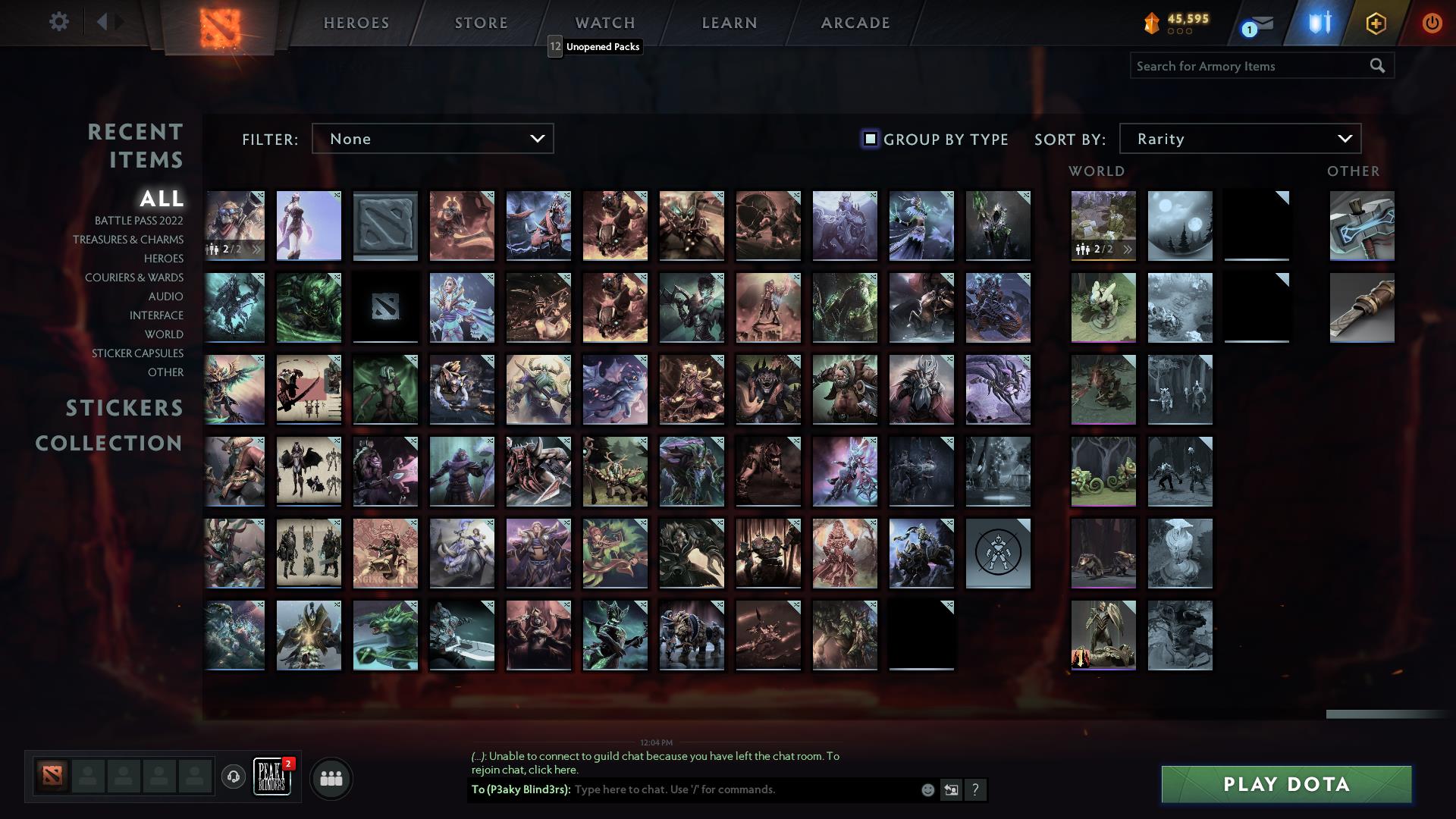The width and height of the screenshot is (1456, 819).
Task: Switch to the Watch tab
Action: tap(605, 23)
